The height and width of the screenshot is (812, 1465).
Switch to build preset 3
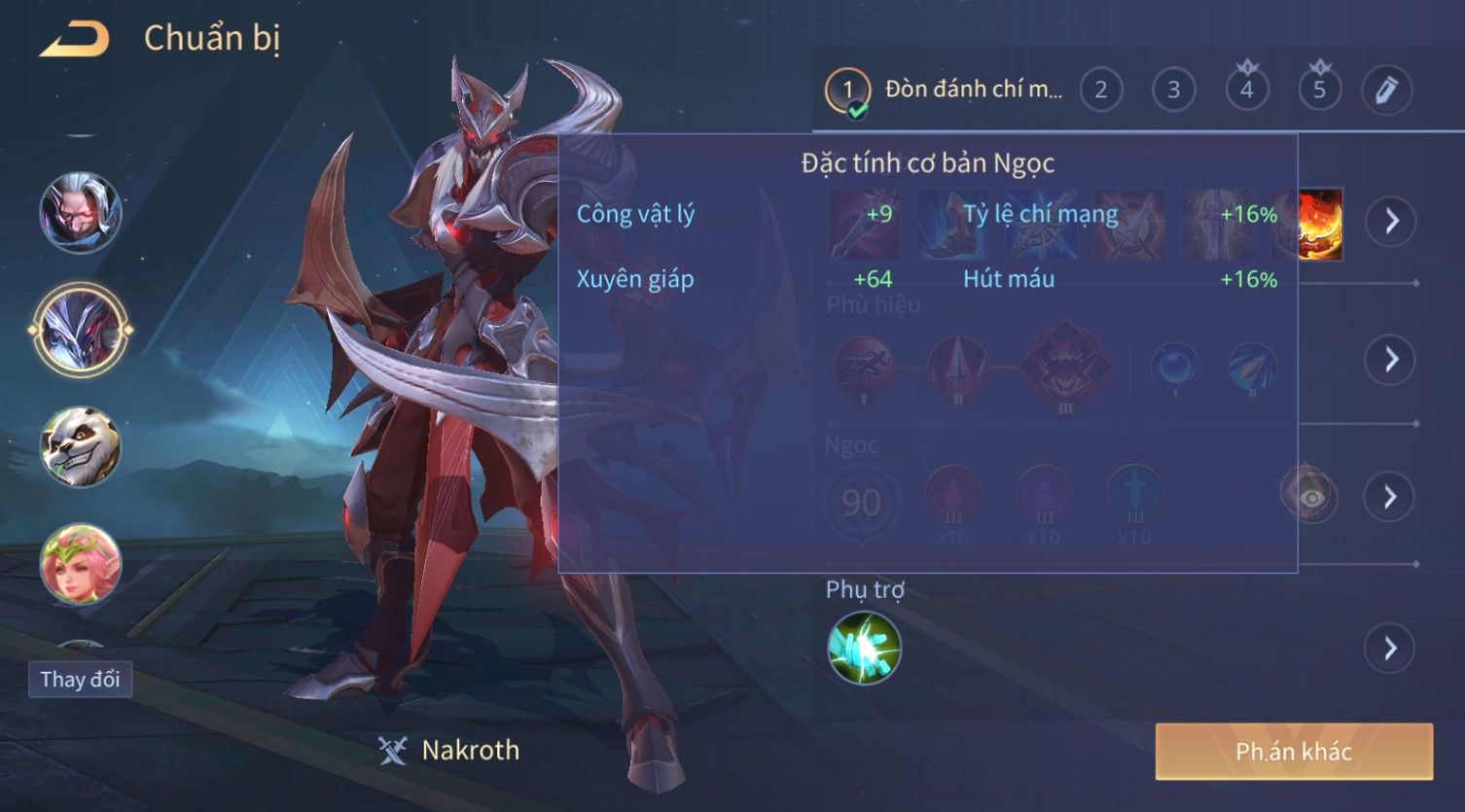[1173, 90]
